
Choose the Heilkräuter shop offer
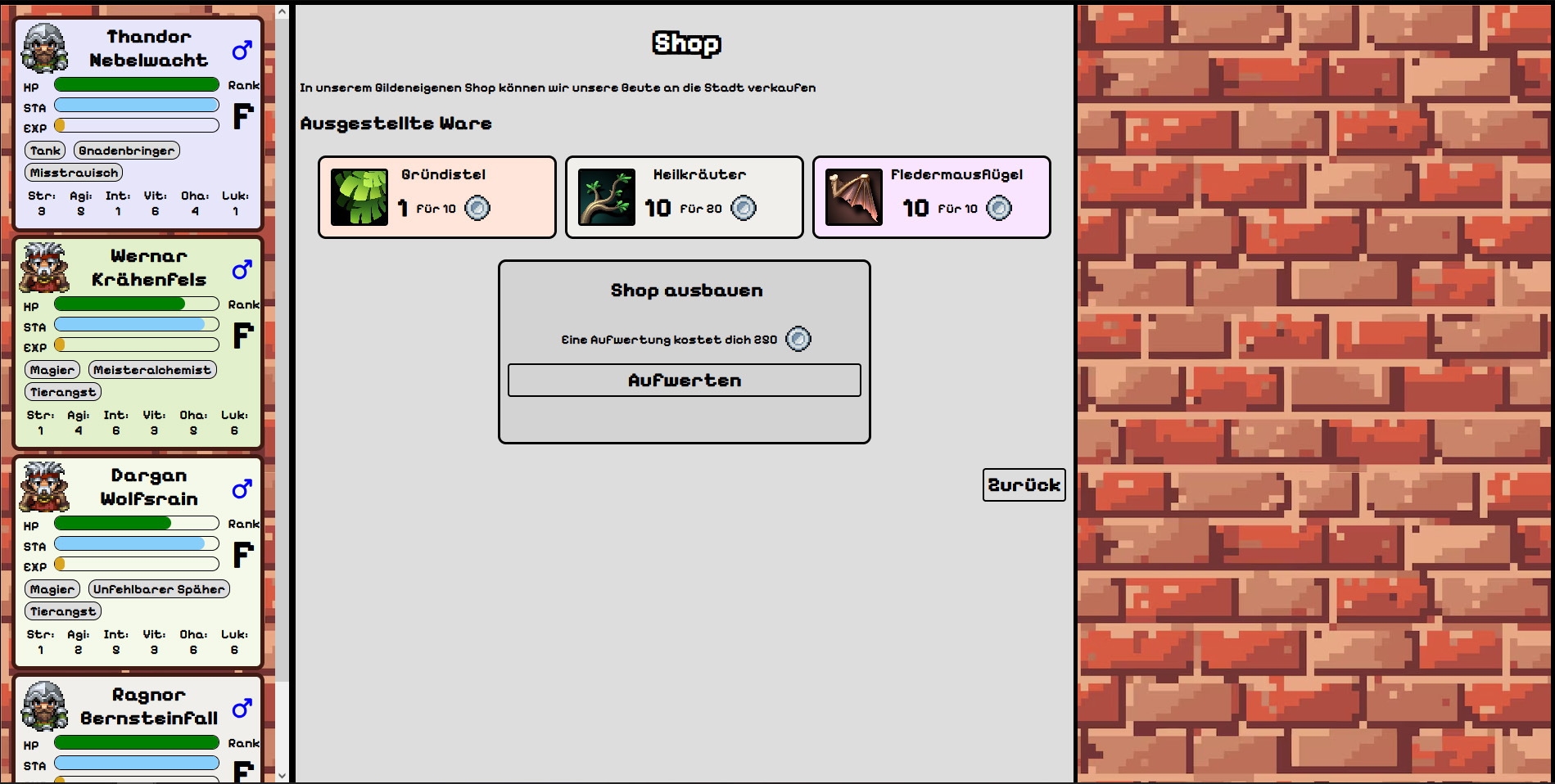tap(684, 197)
